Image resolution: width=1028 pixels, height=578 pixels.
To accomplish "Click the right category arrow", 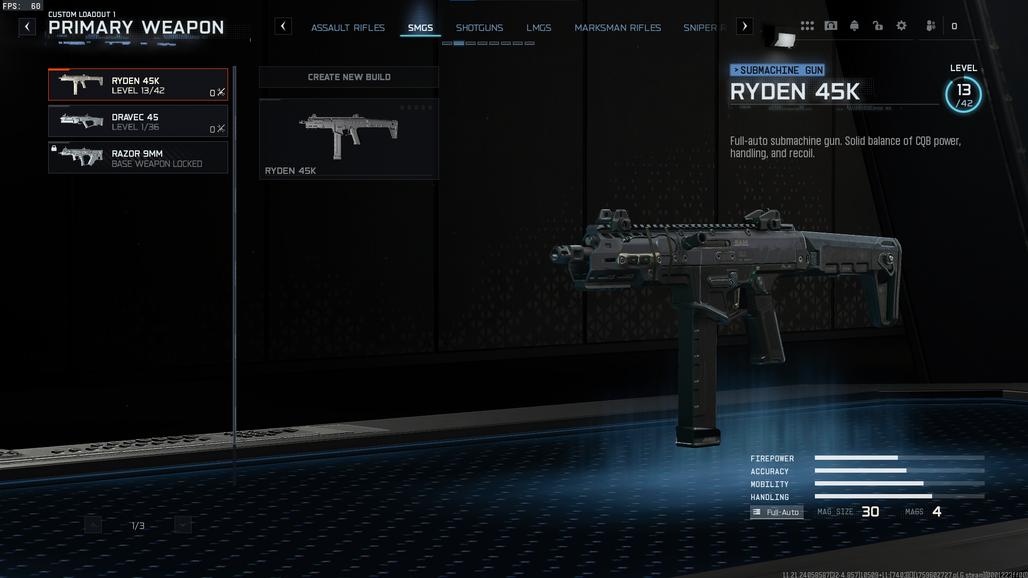I will [744, 27].
